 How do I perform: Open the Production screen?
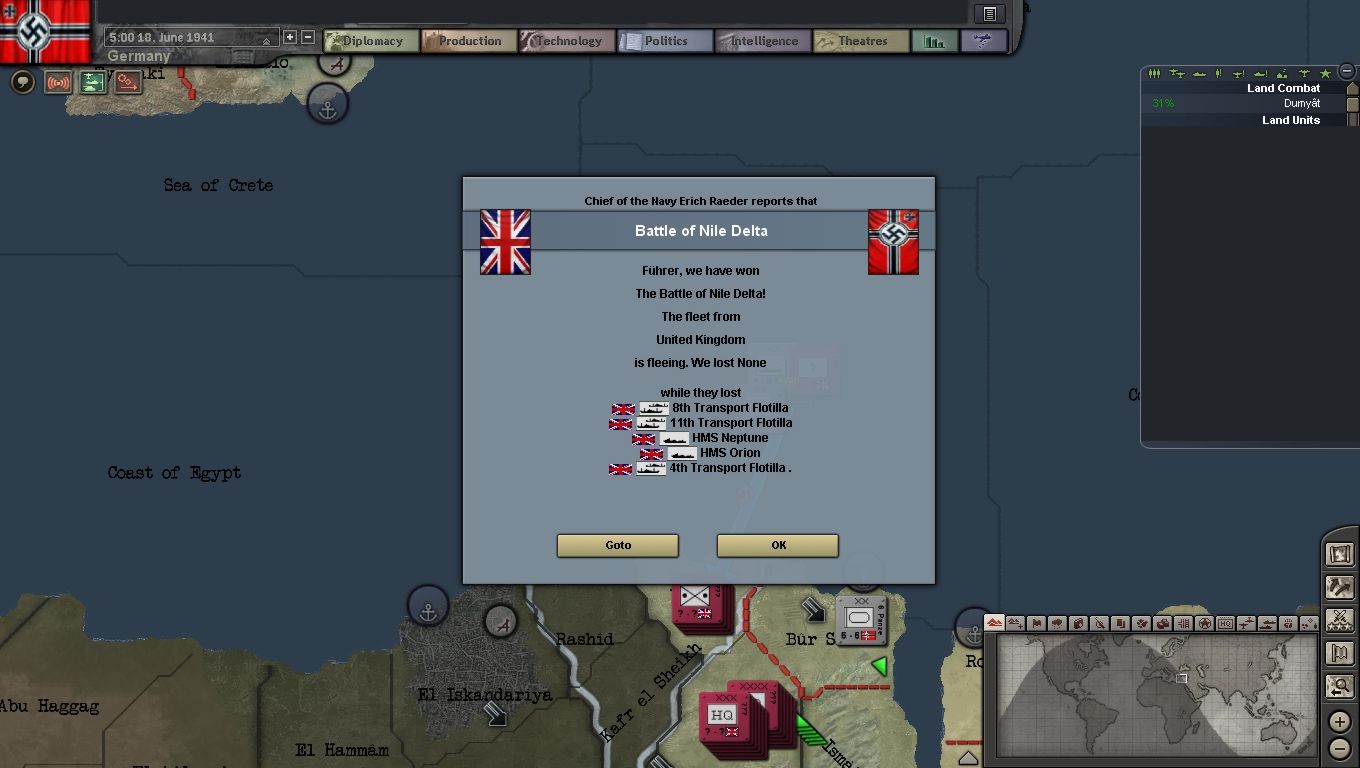[468, 41]
